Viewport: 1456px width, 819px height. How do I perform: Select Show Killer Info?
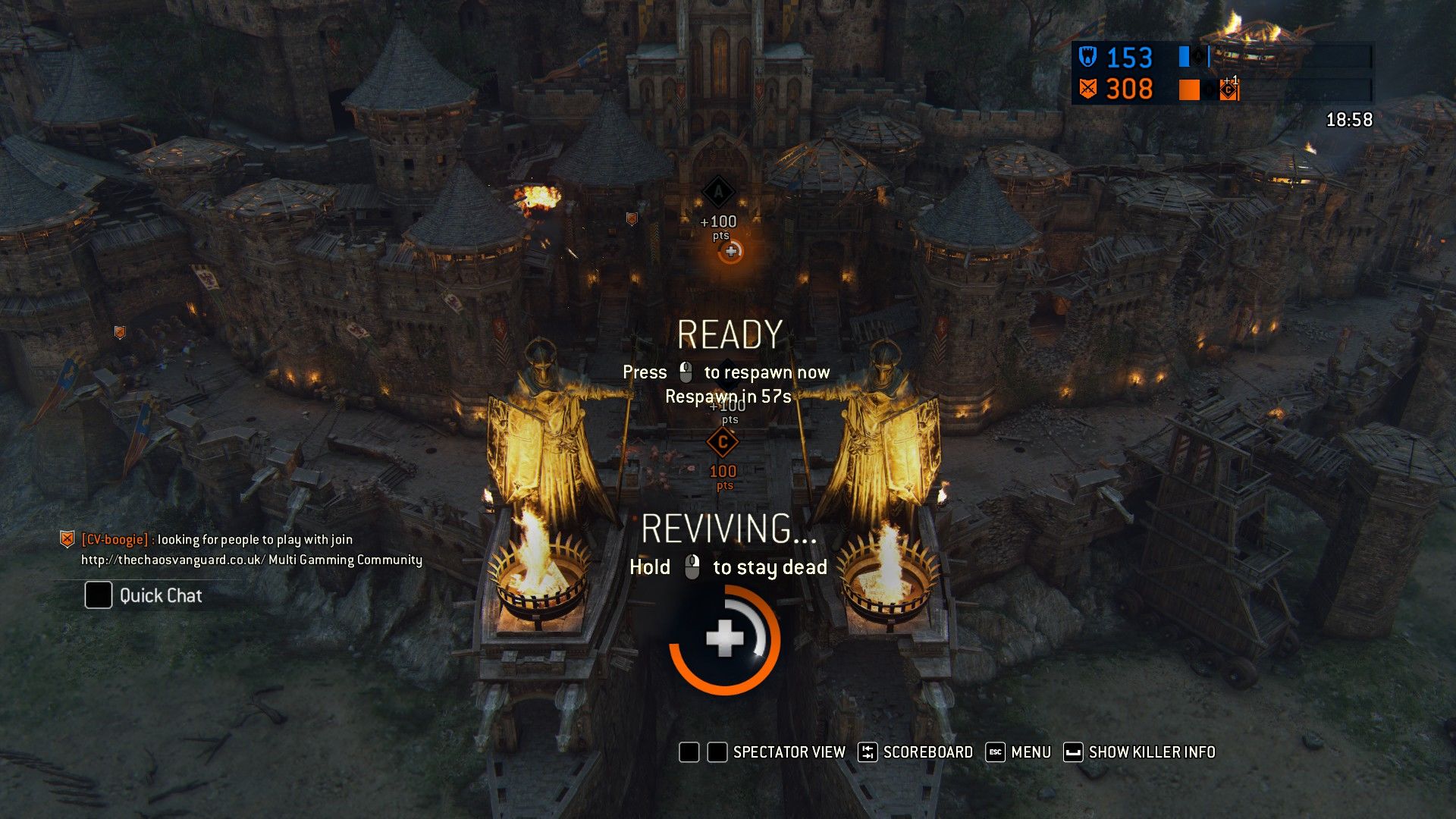tap(1151, 752)
